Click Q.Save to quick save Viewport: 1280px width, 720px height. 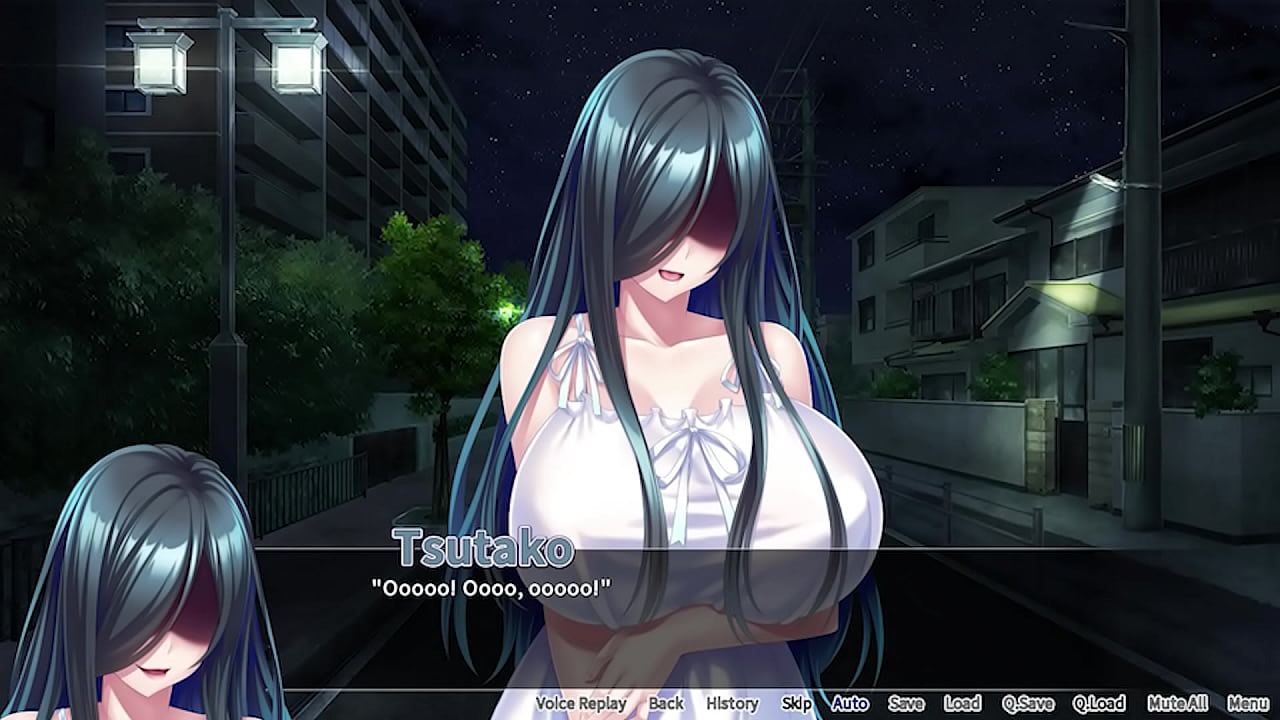(1028, 703)
